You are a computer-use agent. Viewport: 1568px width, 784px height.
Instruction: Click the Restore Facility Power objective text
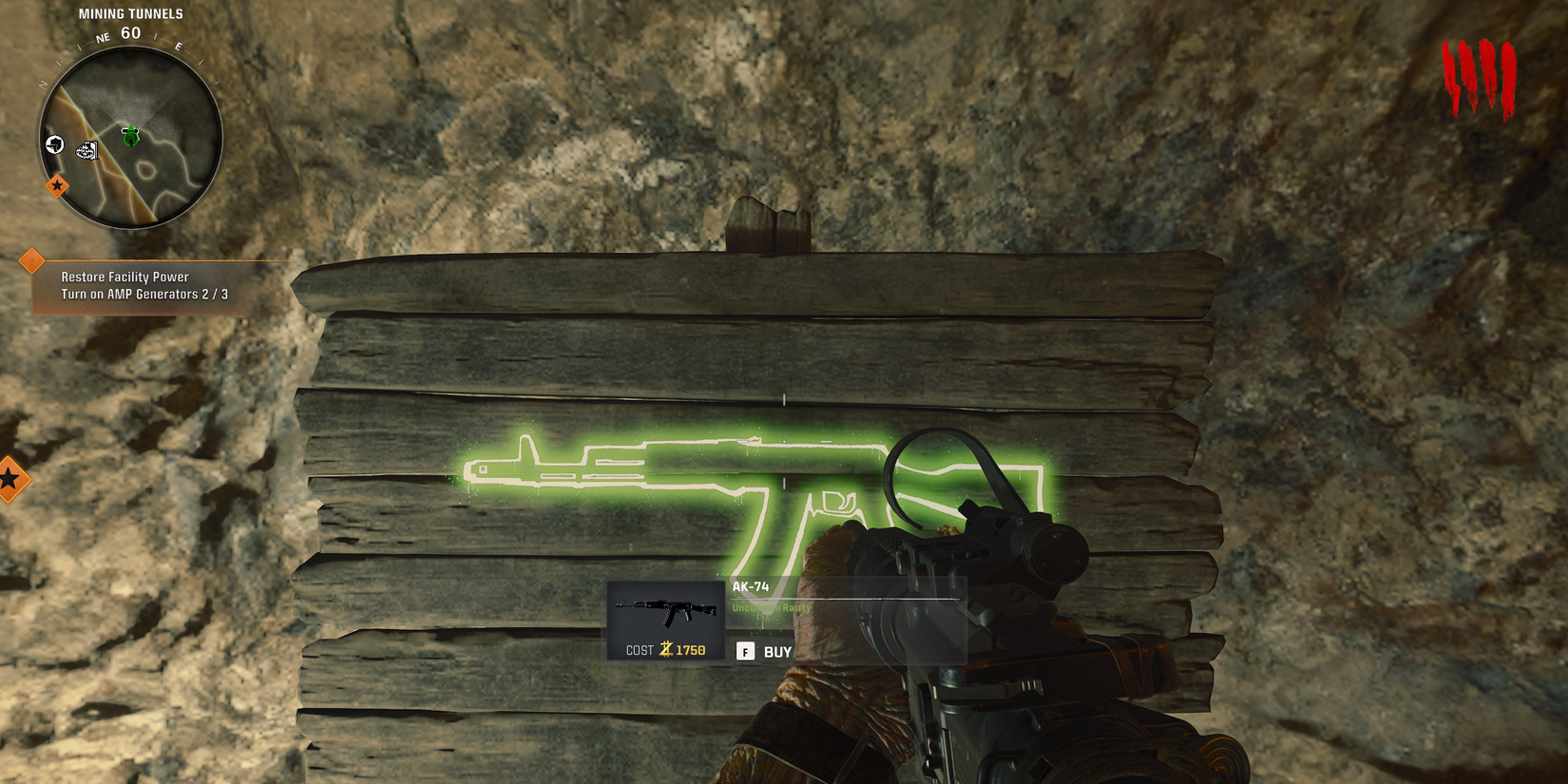[124, 277]
